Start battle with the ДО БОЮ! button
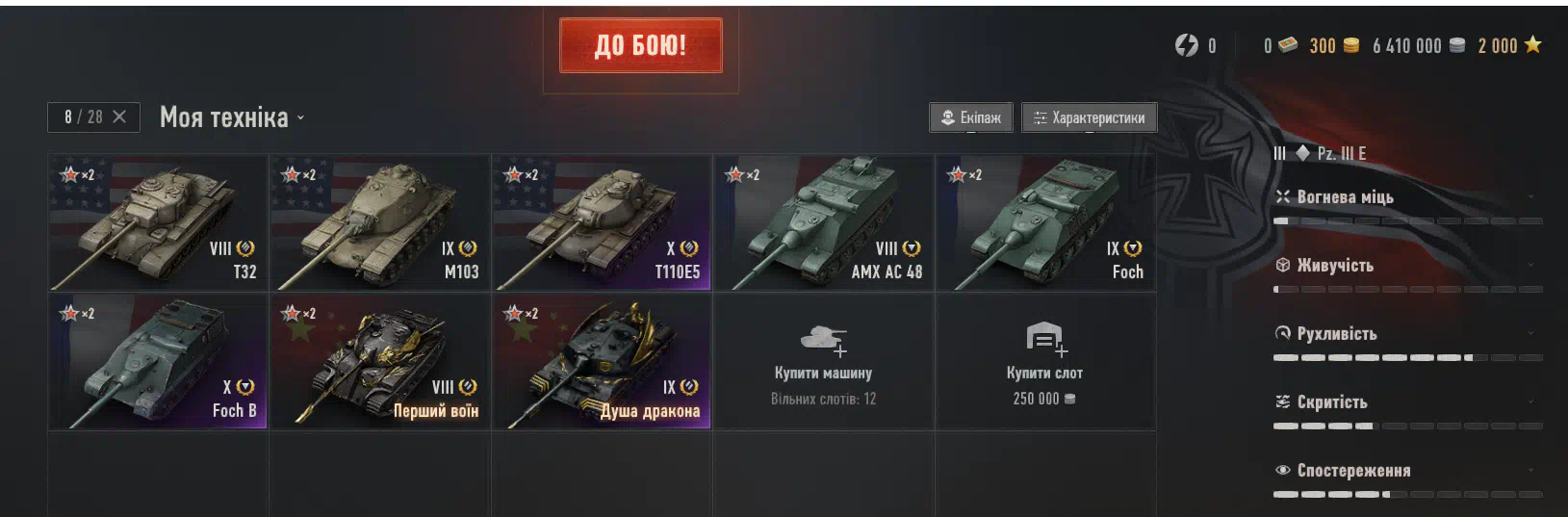 click(640, 45)
